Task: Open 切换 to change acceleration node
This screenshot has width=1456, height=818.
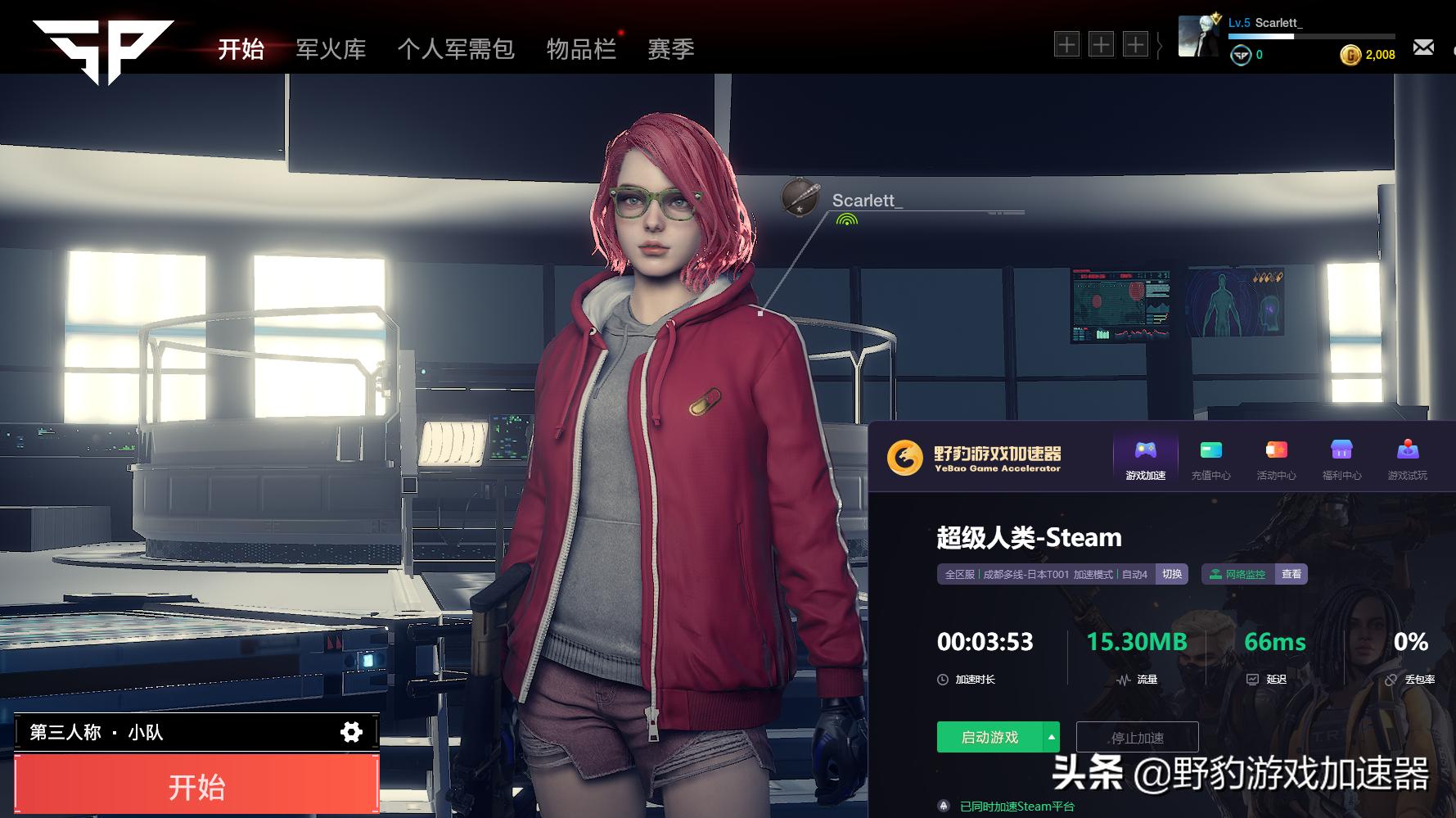Action: coord(1172,575)
